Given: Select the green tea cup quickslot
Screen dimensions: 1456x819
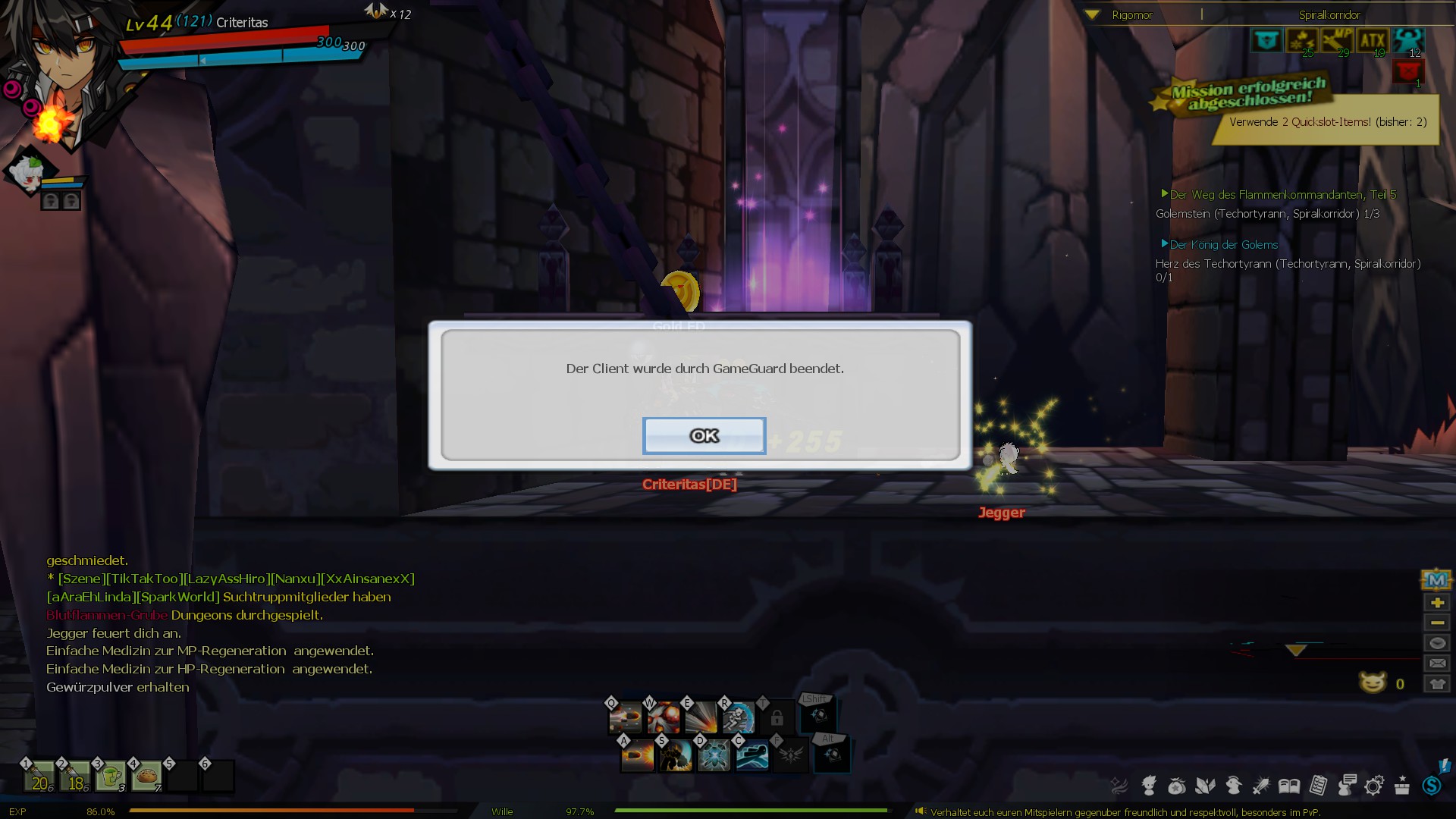Looking at the screenshot, I should pyautogui.click(x=111, y=777).
